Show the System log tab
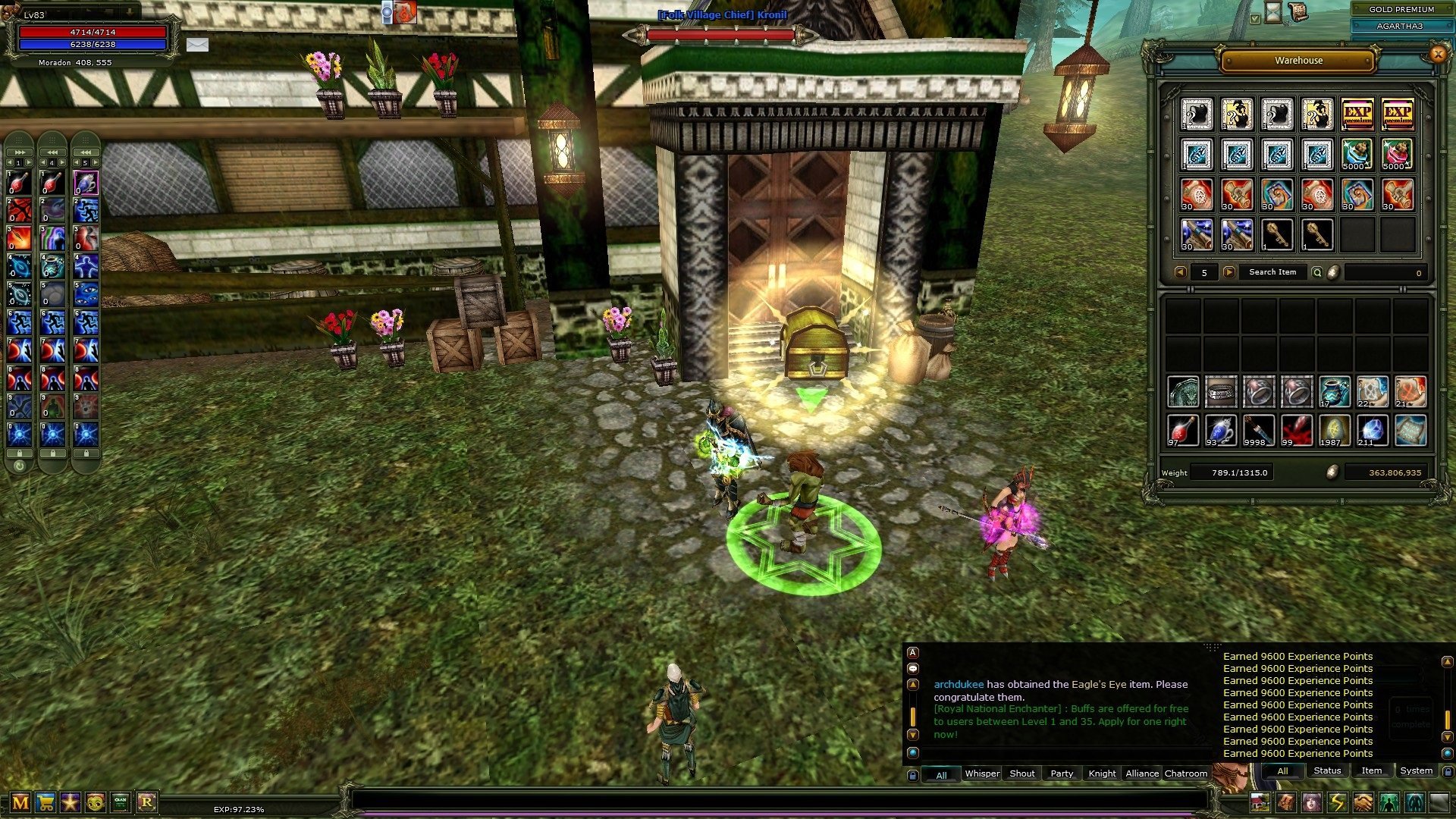 click(1416, 770)
